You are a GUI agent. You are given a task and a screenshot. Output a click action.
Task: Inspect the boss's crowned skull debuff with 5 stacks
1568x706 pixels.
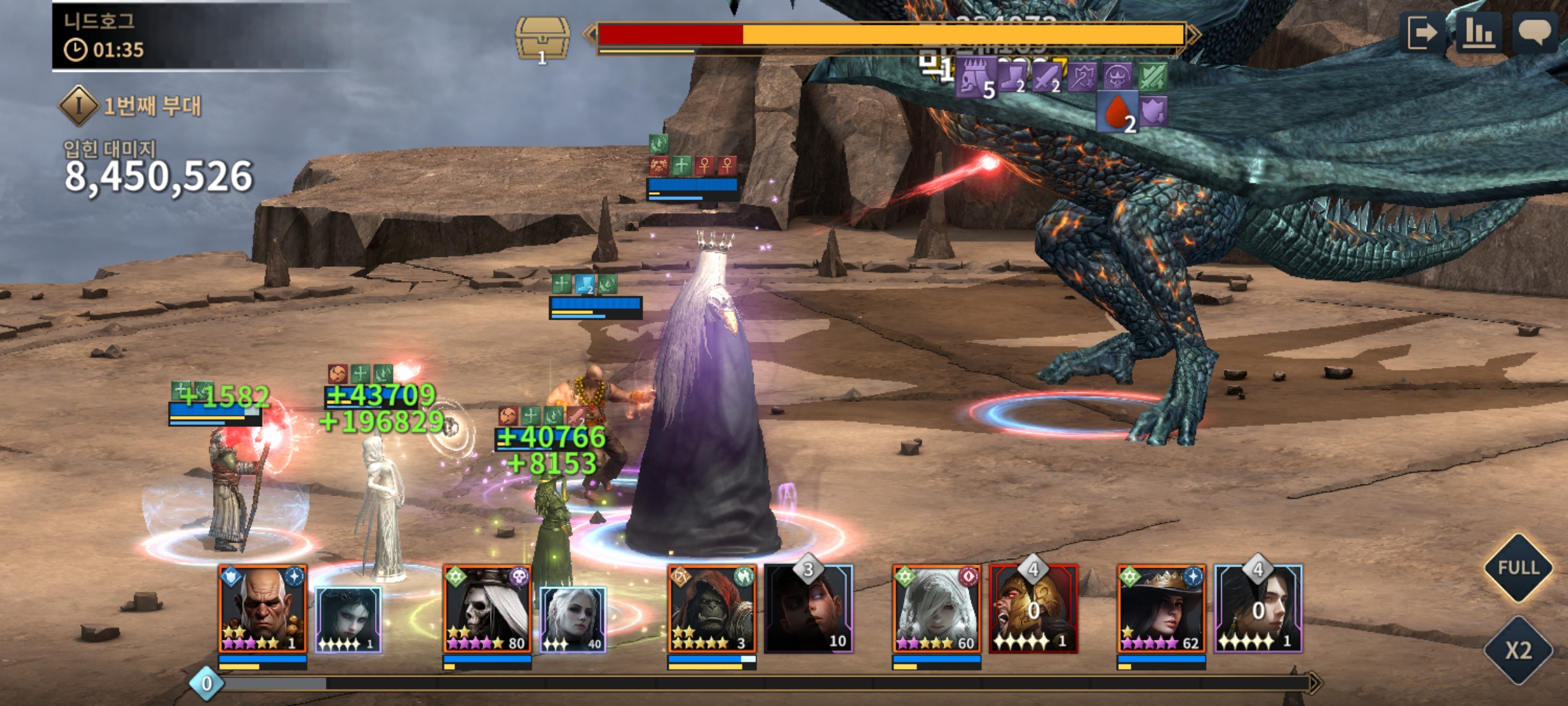pos(975,78)
